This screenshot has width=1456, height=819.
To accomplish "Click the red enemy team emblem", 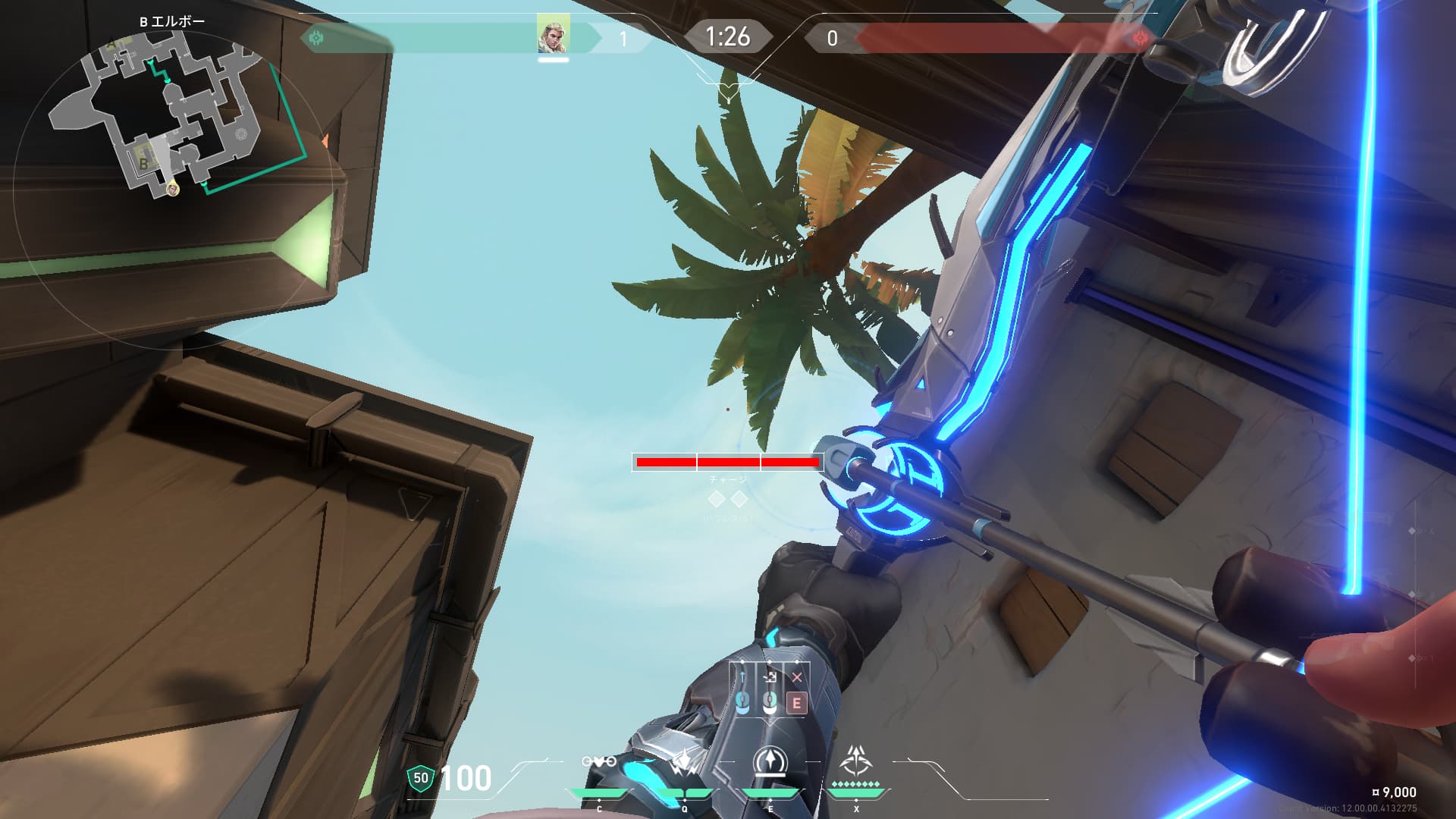I will [1138, 37].
